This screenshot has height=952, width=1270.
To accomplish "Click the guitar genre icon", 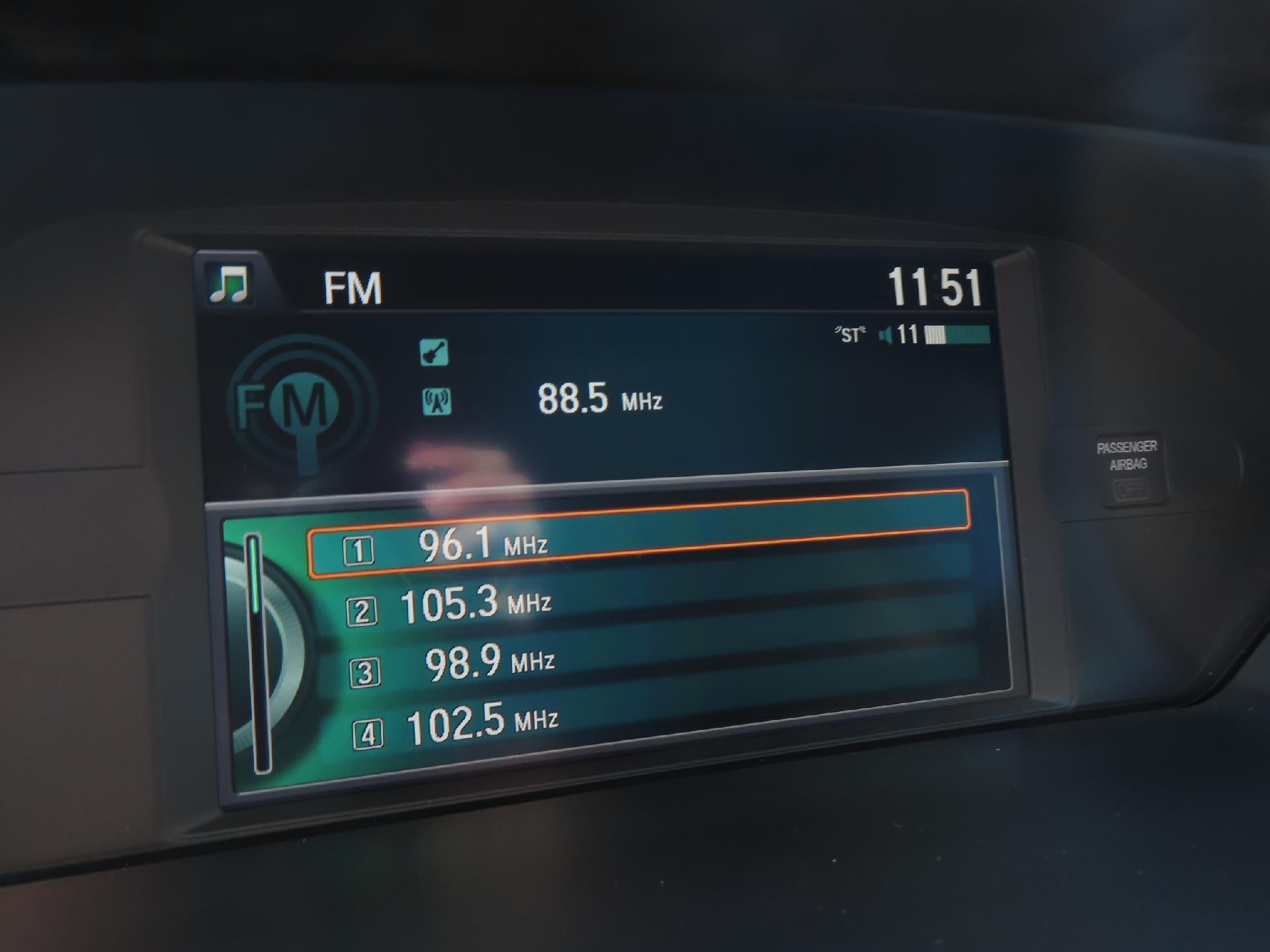I will pyautogui.click(x=434, y=352).
